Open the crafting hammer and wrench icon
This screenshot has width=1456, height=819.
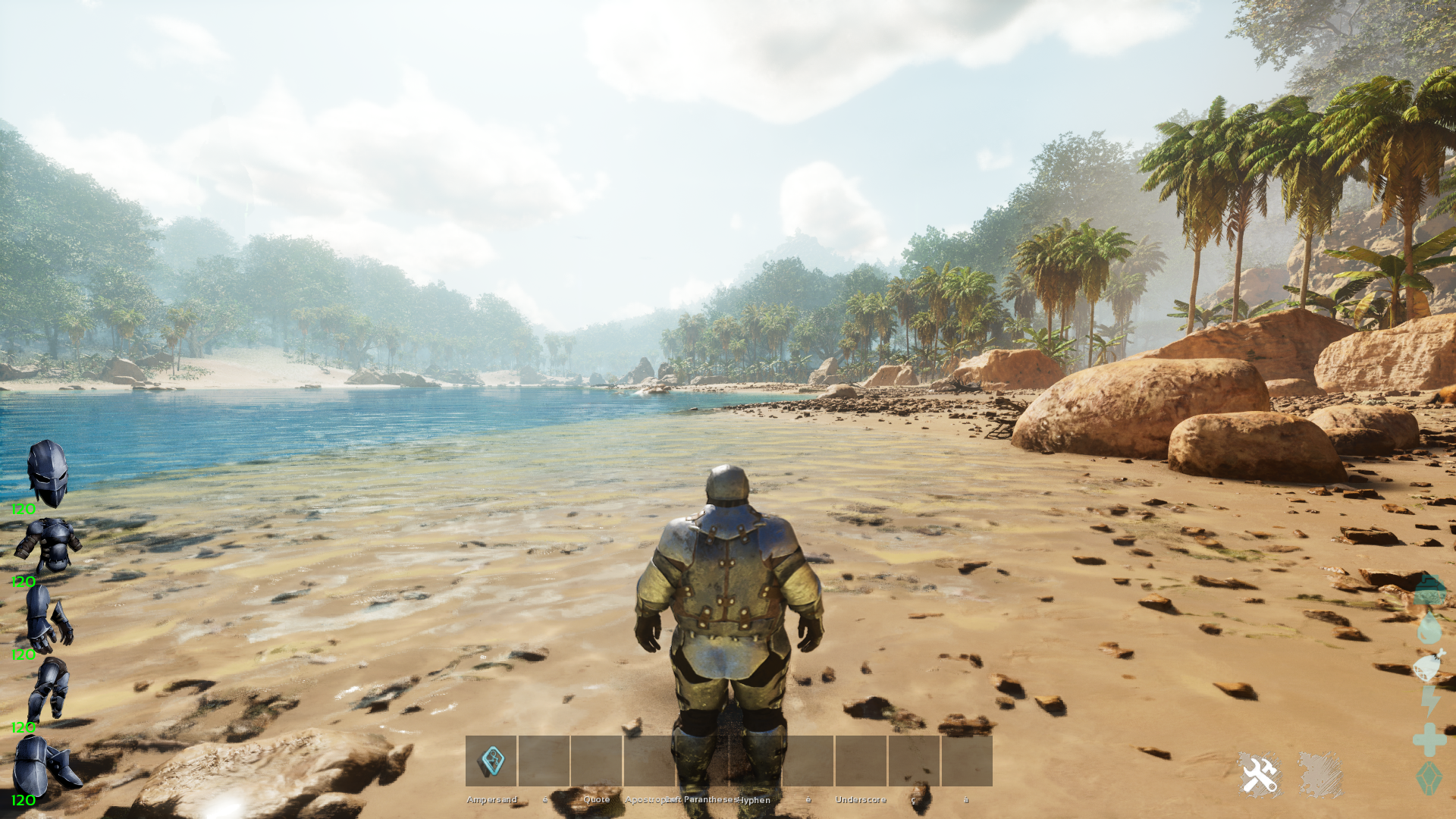pos(1259,775)
